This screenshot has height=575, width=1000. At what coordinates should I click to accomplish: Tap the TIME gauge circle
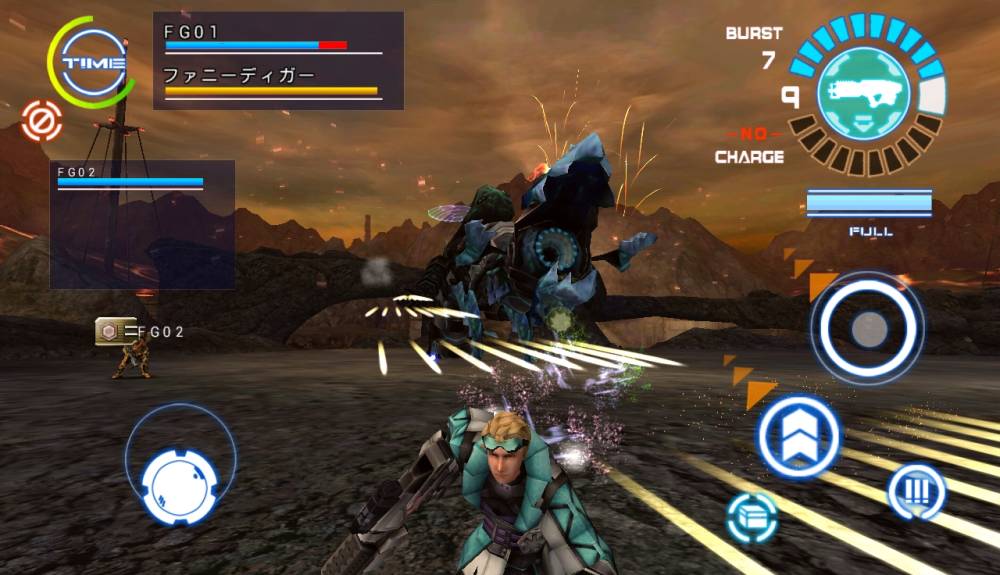[93, 62]
